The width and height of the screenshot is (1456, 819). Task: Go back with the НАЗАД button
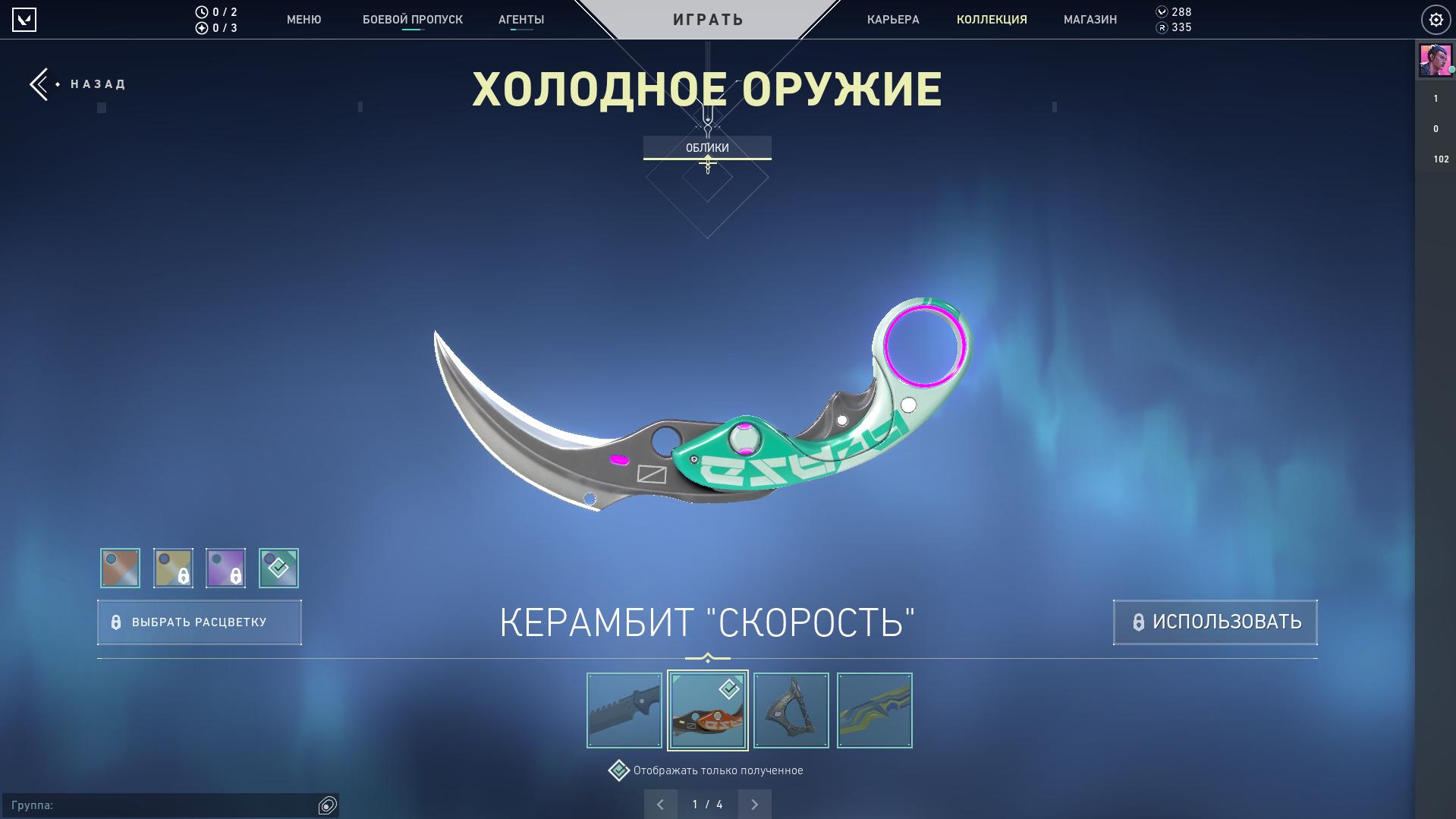(79, 84)
